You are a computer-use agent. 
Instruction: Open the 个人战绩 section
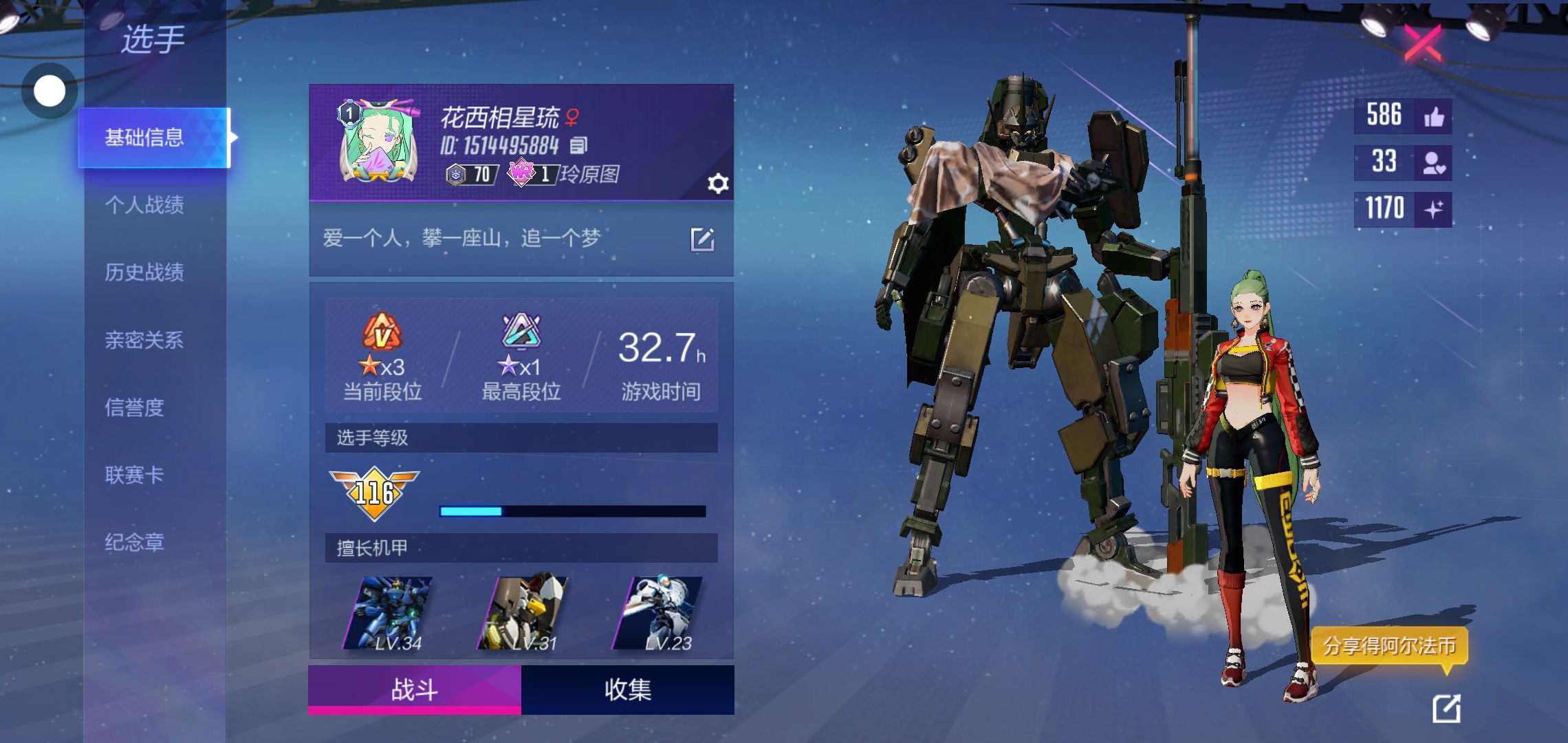pos(144,205)
